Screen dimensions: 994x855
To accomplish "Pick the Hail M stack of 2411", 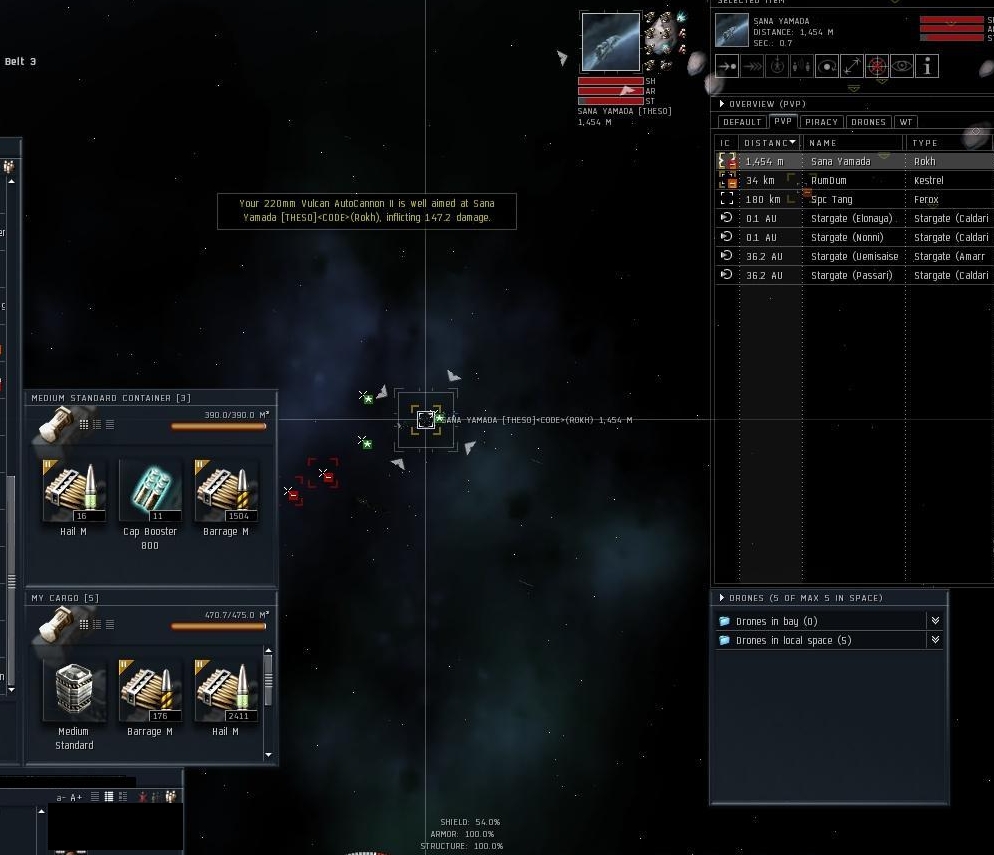I will (x=226, y=691).
